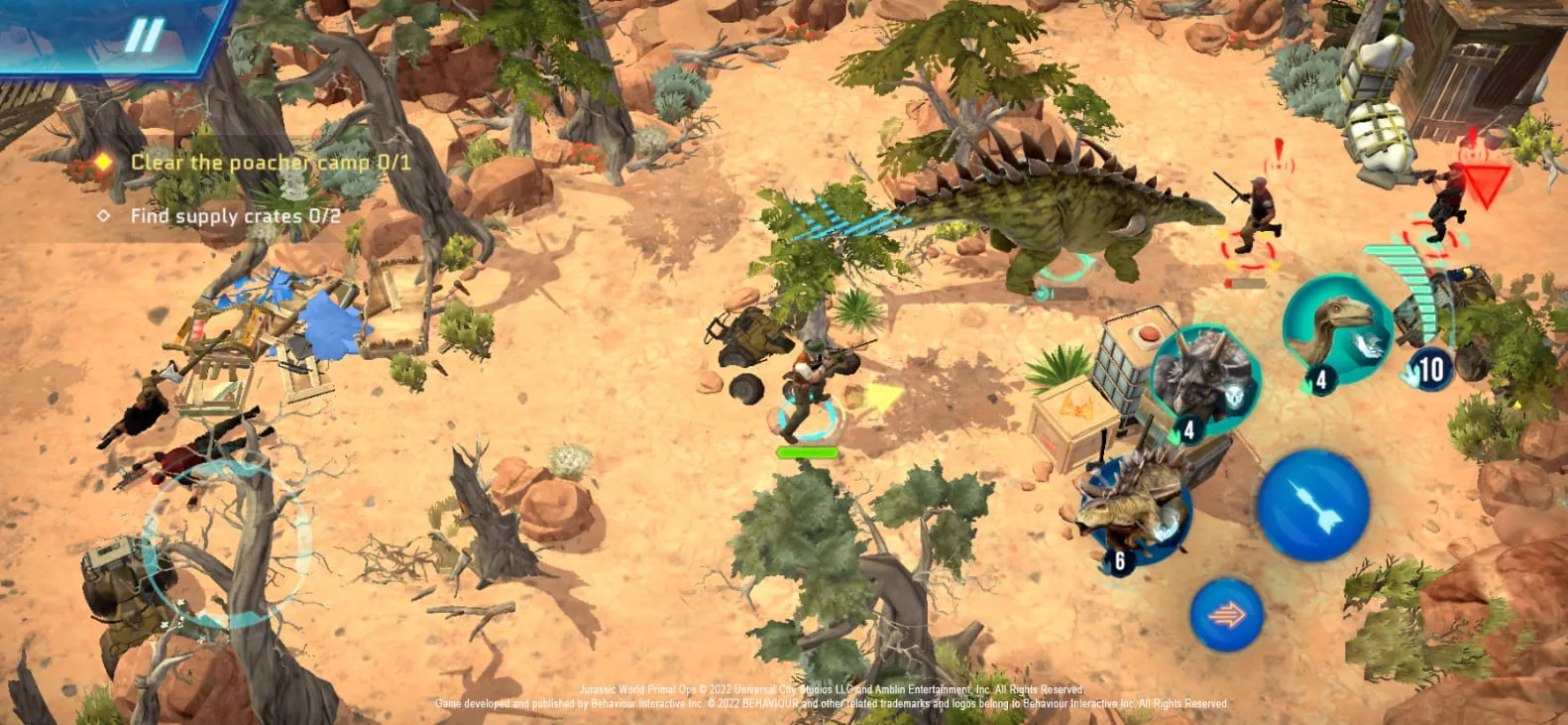The image size is (1568, 725).
Task: Activate the spiky Stegosaurus summon icon
Action: [x=1136, y=506]
